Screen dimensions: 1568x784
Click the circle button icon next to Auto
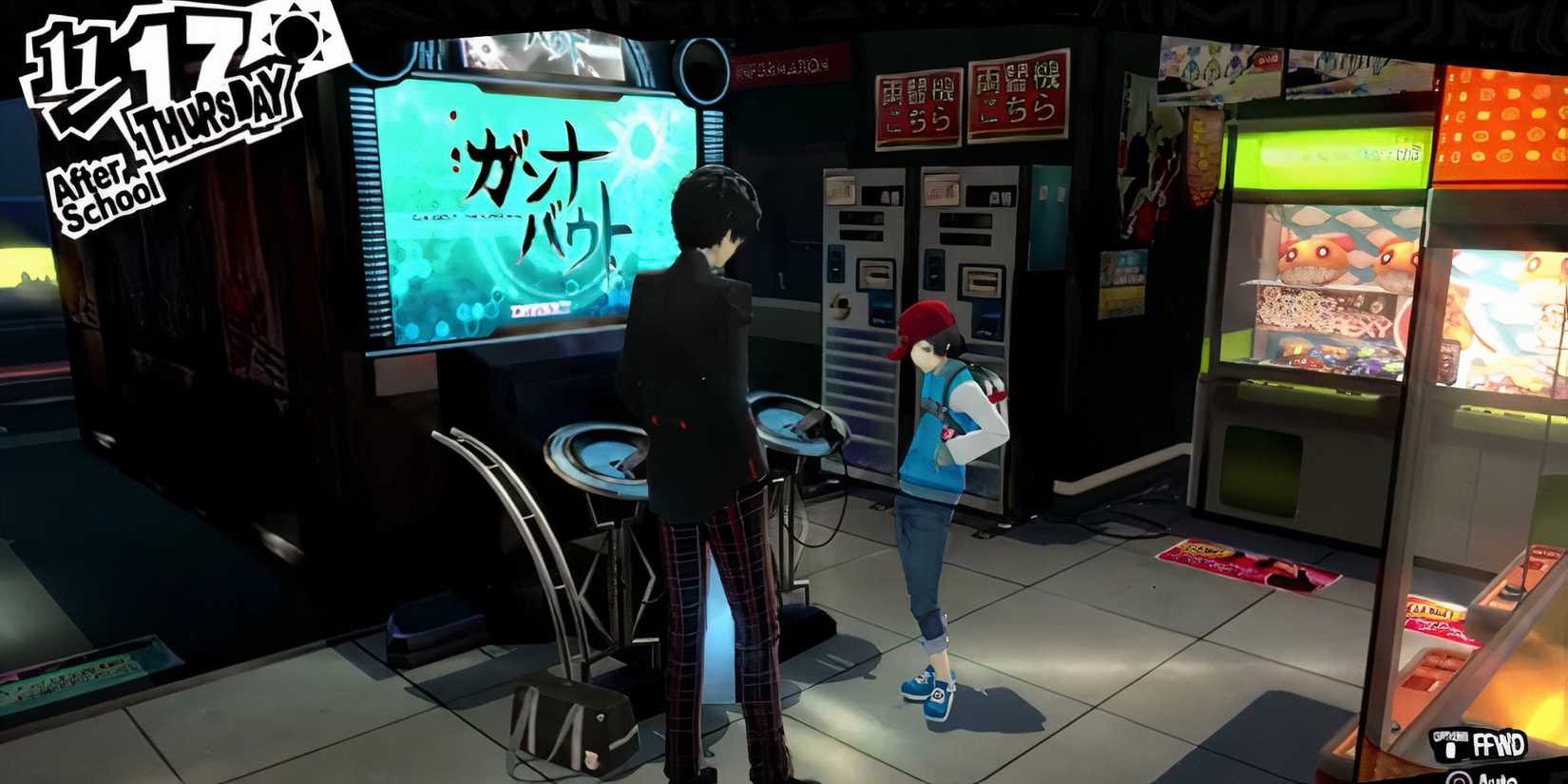point(1460,777)
